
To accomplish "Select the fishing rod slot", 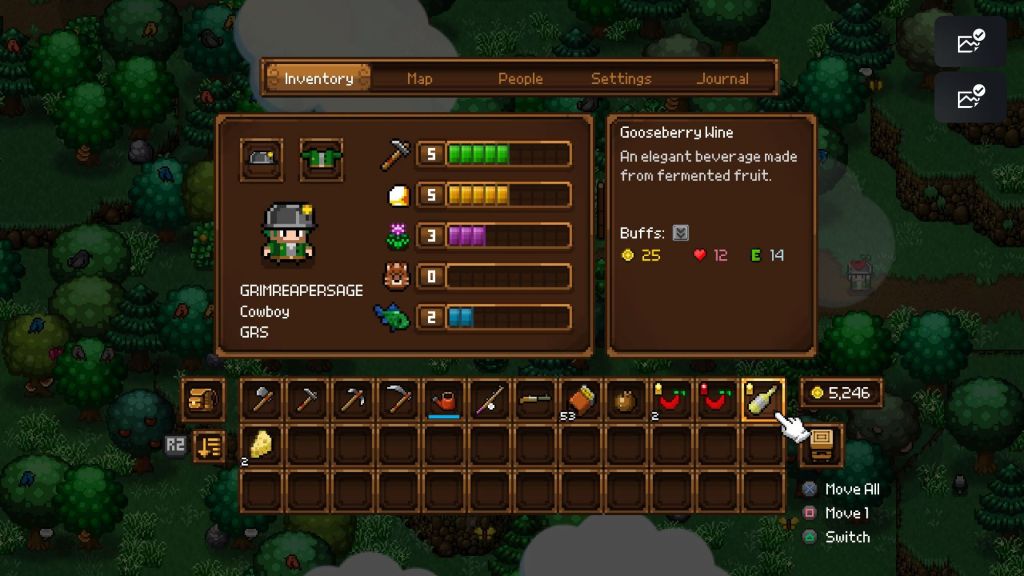I will point(491,400).
